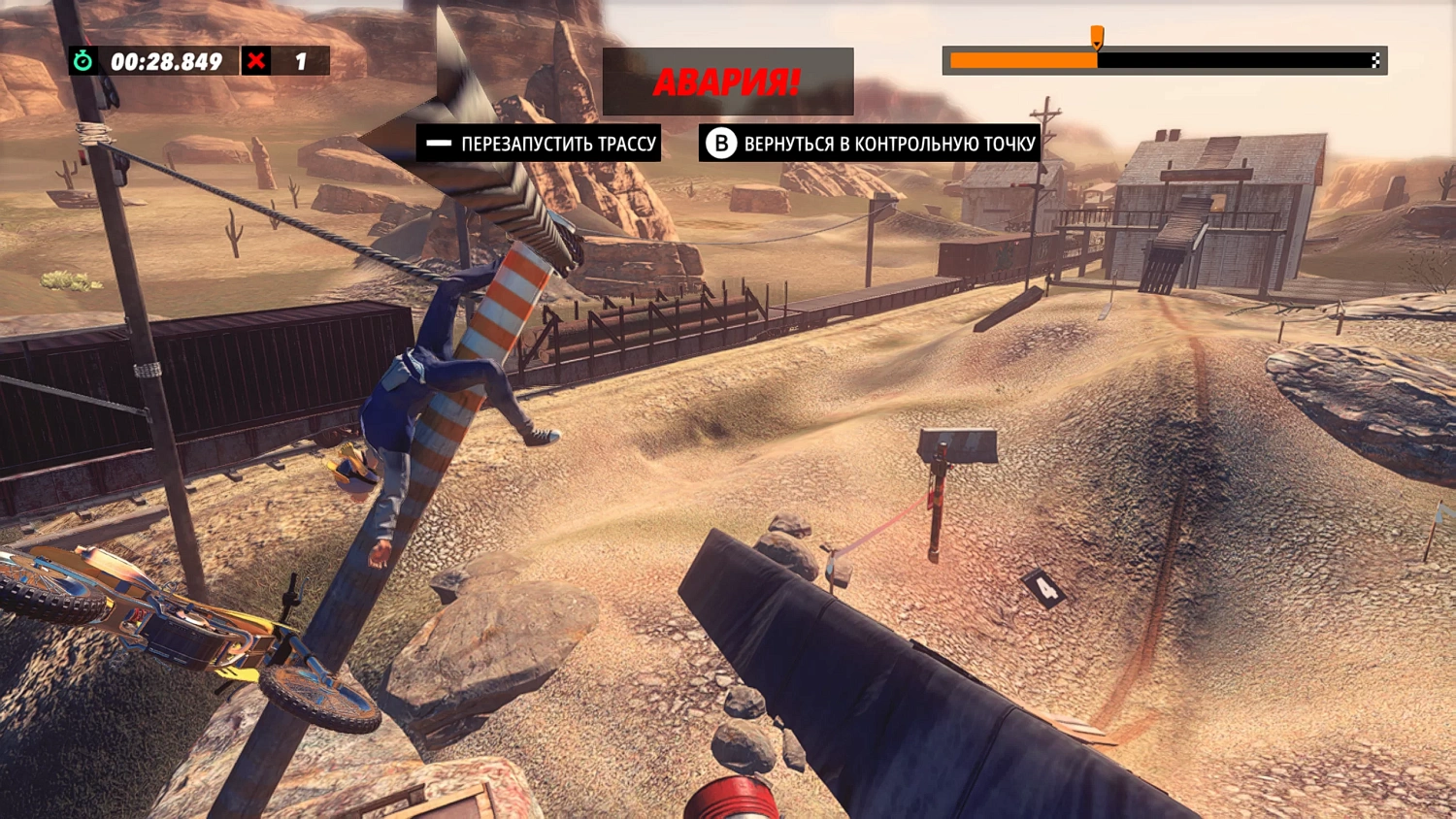Click the red X fault icon
1456x819 pixels.
click(x=255, y=61)
